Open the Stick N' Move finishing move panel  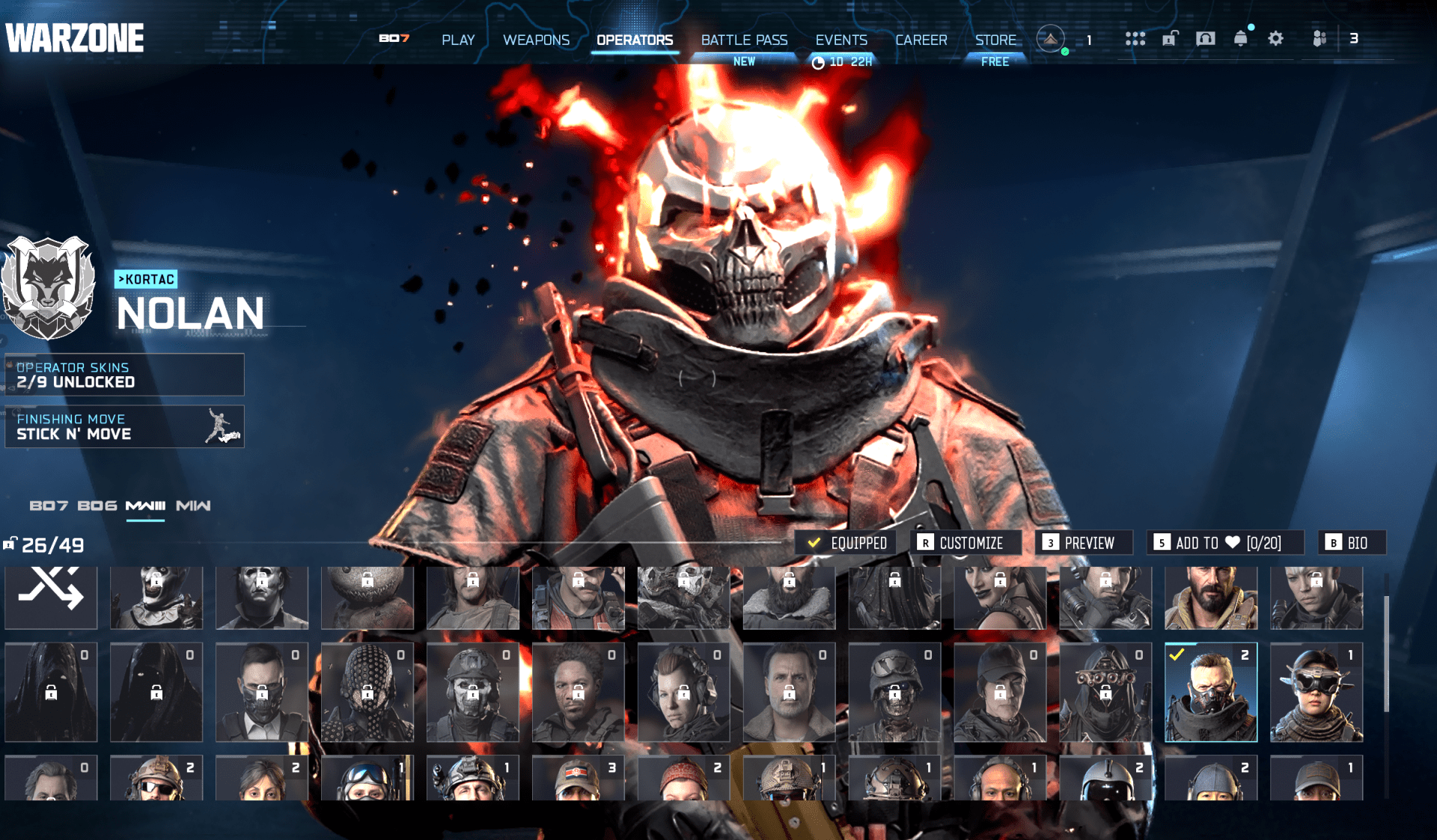pyautogui.click(x=124, y=426)
